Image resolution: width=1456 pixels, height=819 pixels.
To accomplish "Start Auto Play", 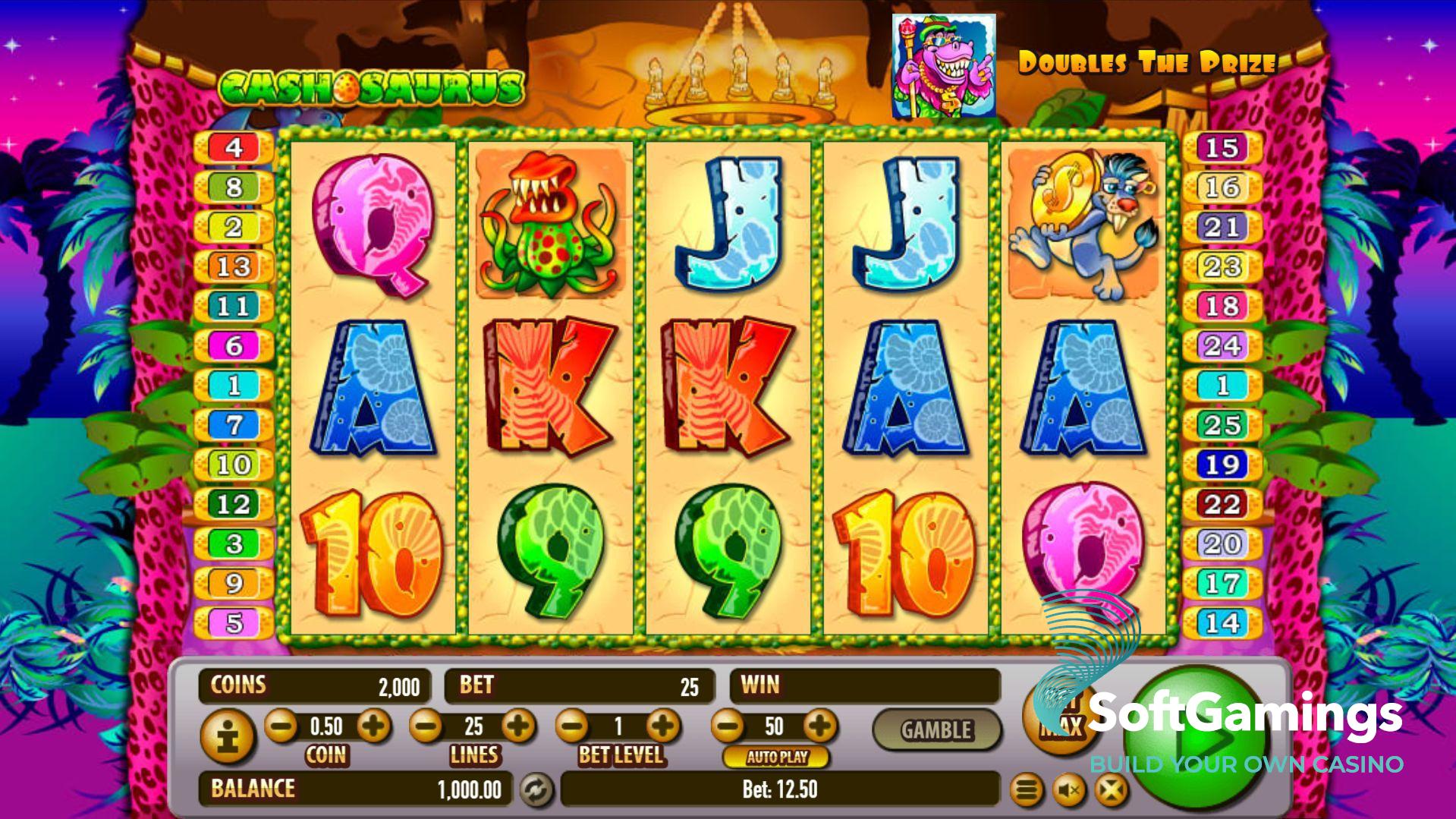I will (776, 757).
